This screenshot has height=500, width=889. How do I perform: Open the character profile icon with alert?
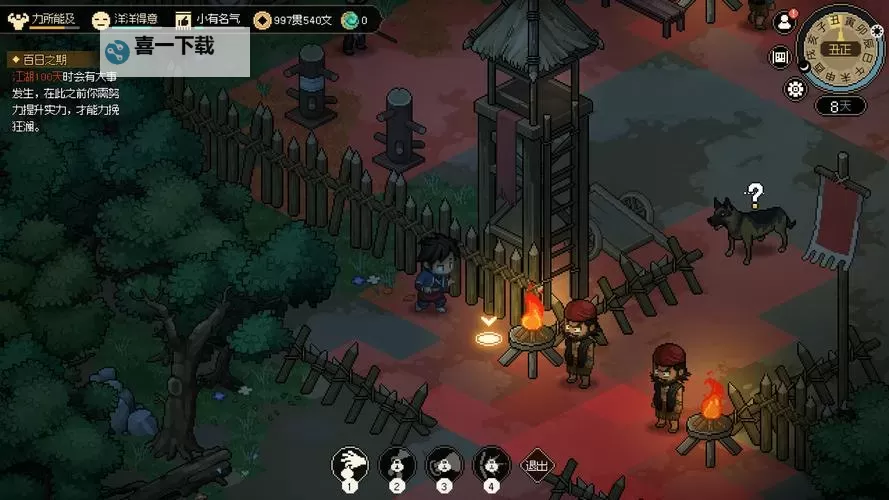(783, 22)
